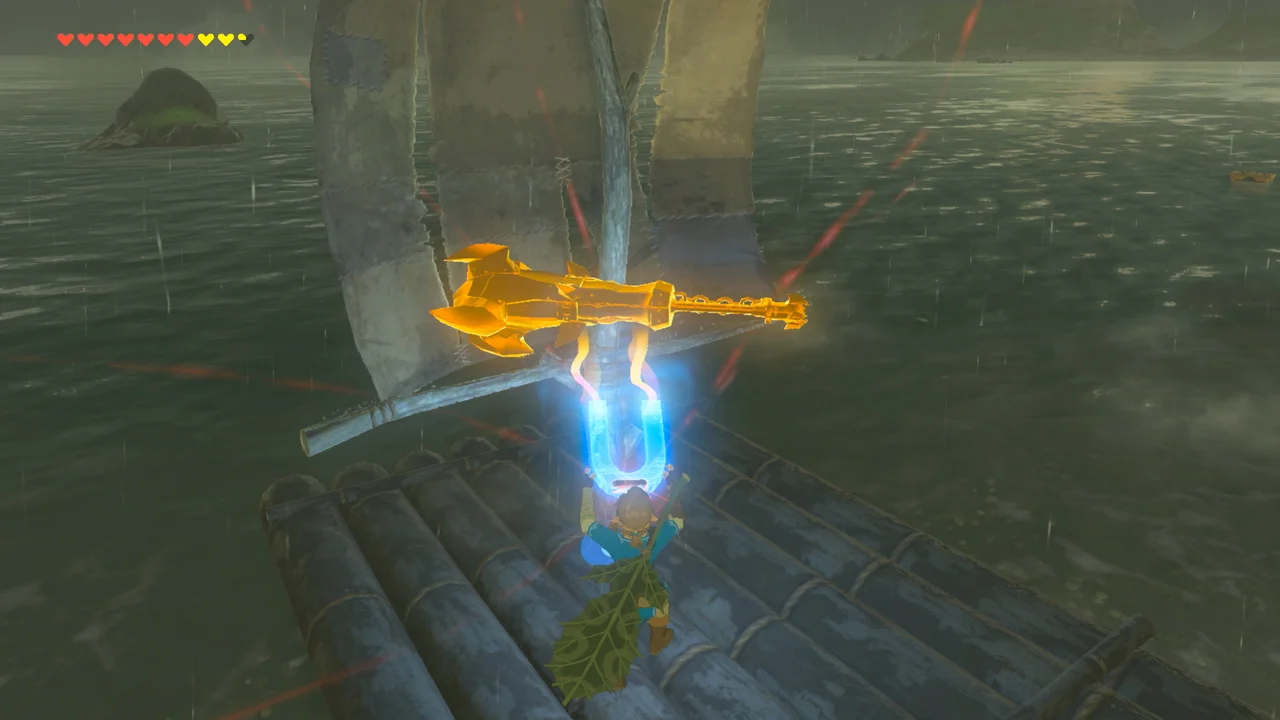Click the first yellow temporary heart
The width and height of the screenshot is (1280, 720).
point(205,40)
